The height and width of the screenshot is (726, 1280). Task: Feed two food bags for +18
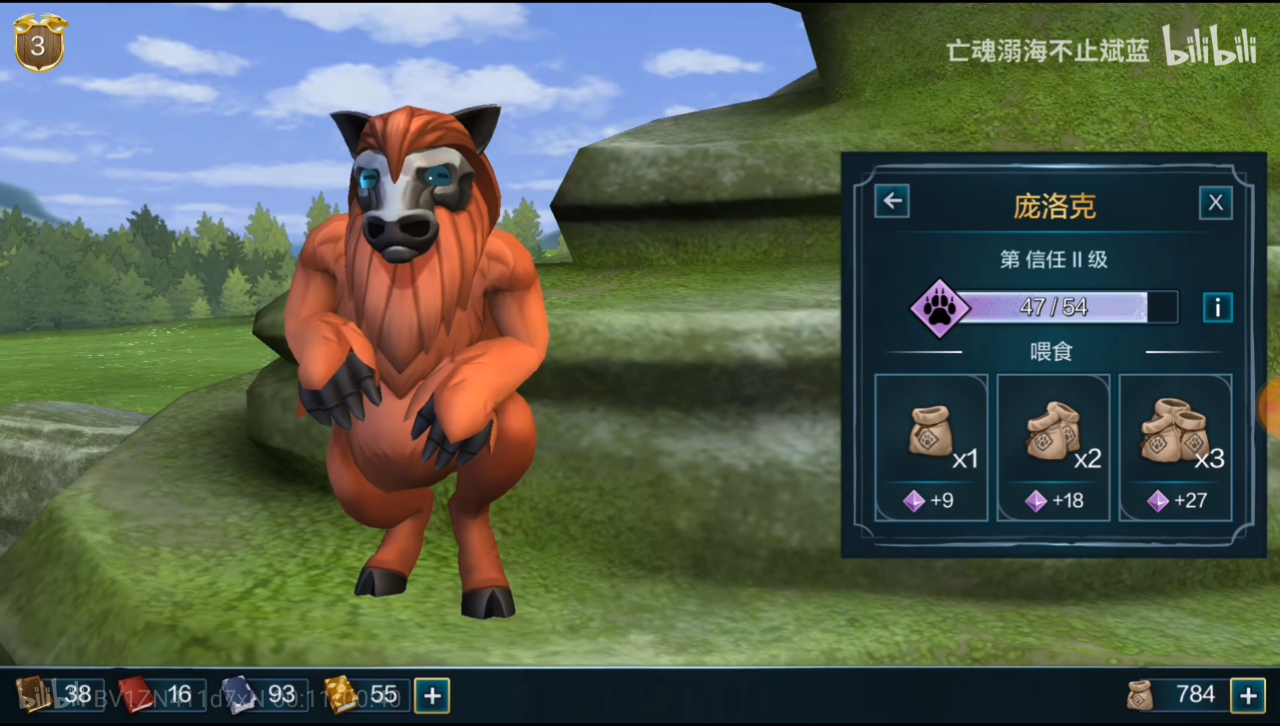(1053, 447)
